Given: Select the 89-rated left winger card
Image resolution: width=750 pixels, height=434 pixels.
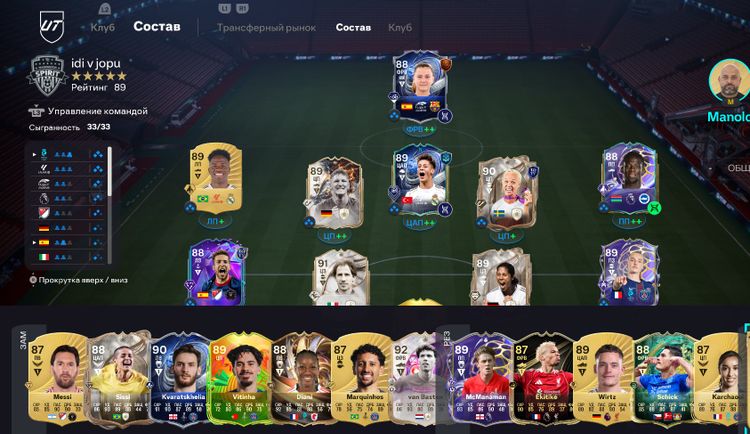Looking at the screenshot, I should [210, 181].
